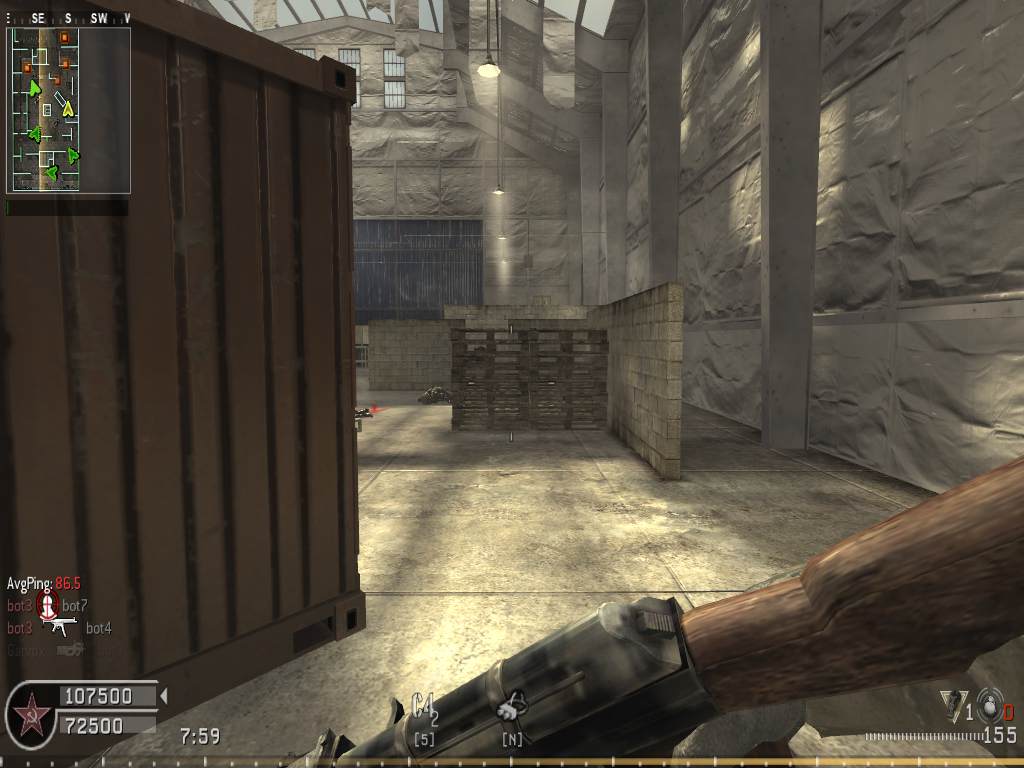The height and width of the screenshot is (768, 1024).
Task: Click the headshot icon in the kill feed
Action: coord(47,604)
